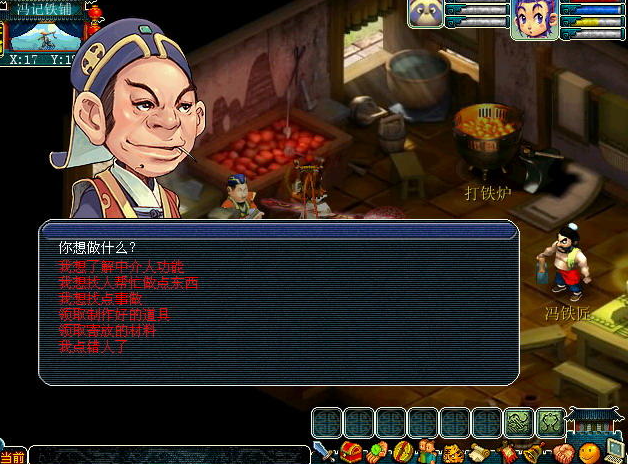This screenshot has width=628, height=464.
Task: Open the computer system settings icon
Action: click(x=614, y=452)
